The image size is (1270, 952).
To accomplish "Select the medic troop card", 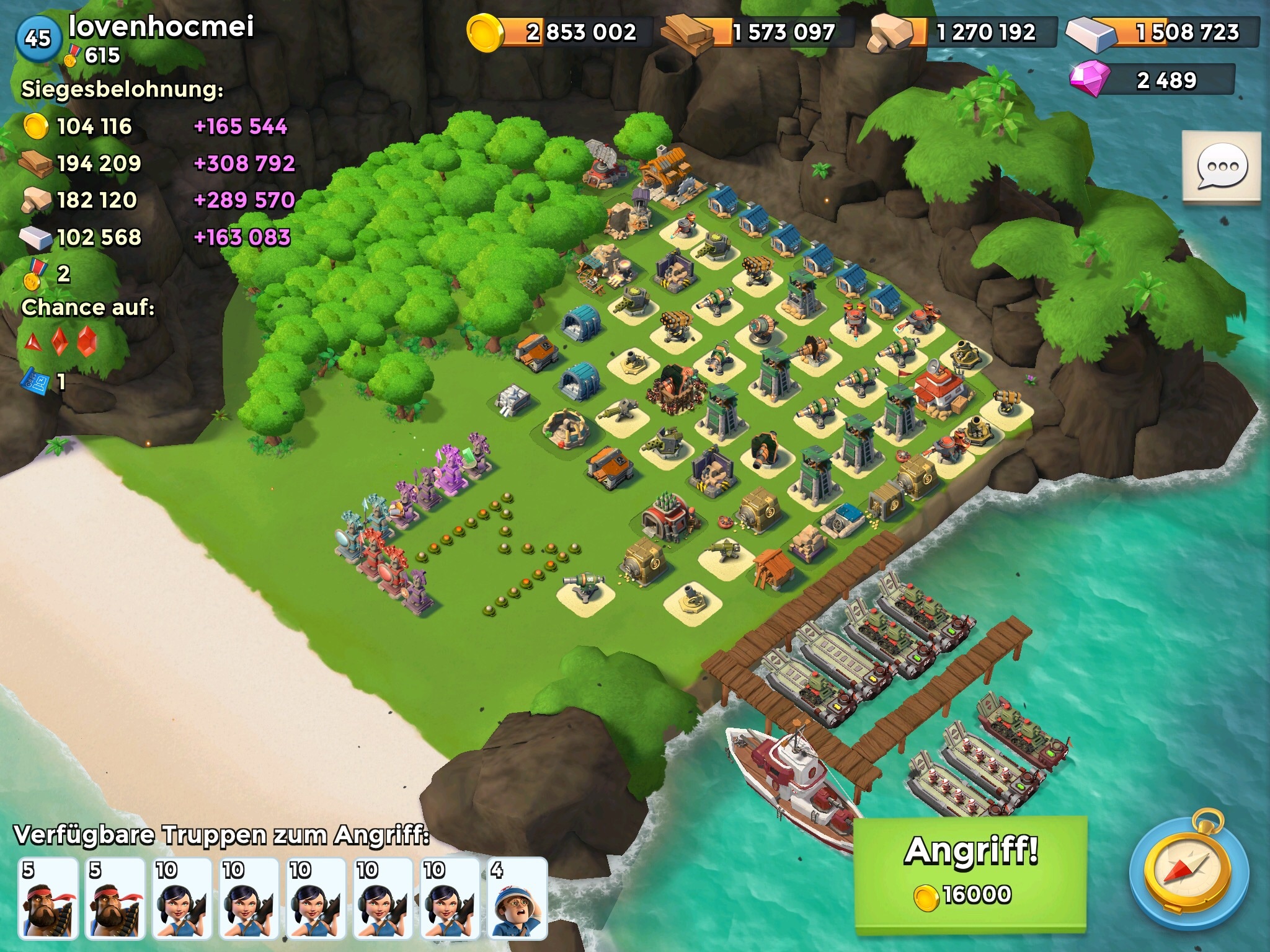I will [x=517, y=897].
